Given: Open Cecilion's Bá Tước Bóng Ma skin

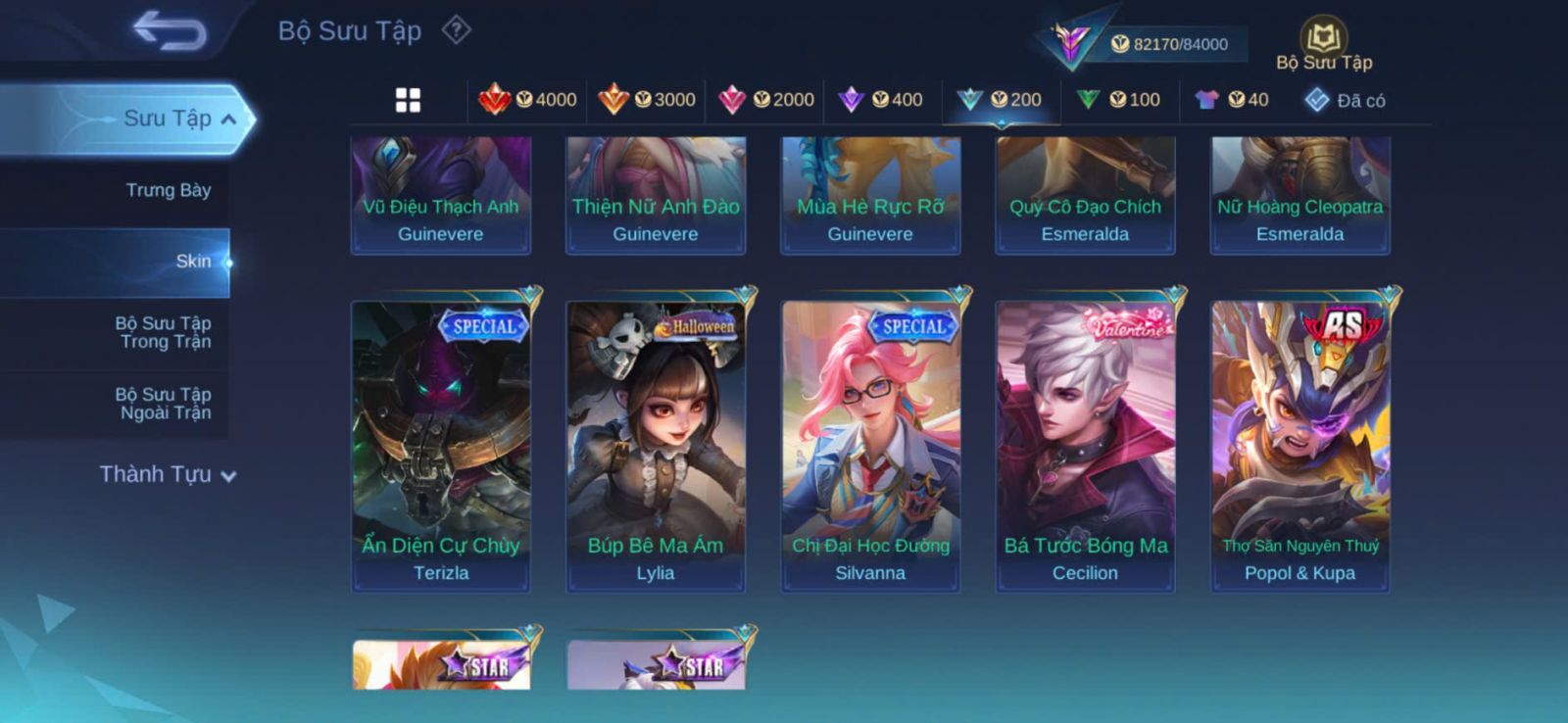Looking at the screenshot, I should (x=1085, y=446).
